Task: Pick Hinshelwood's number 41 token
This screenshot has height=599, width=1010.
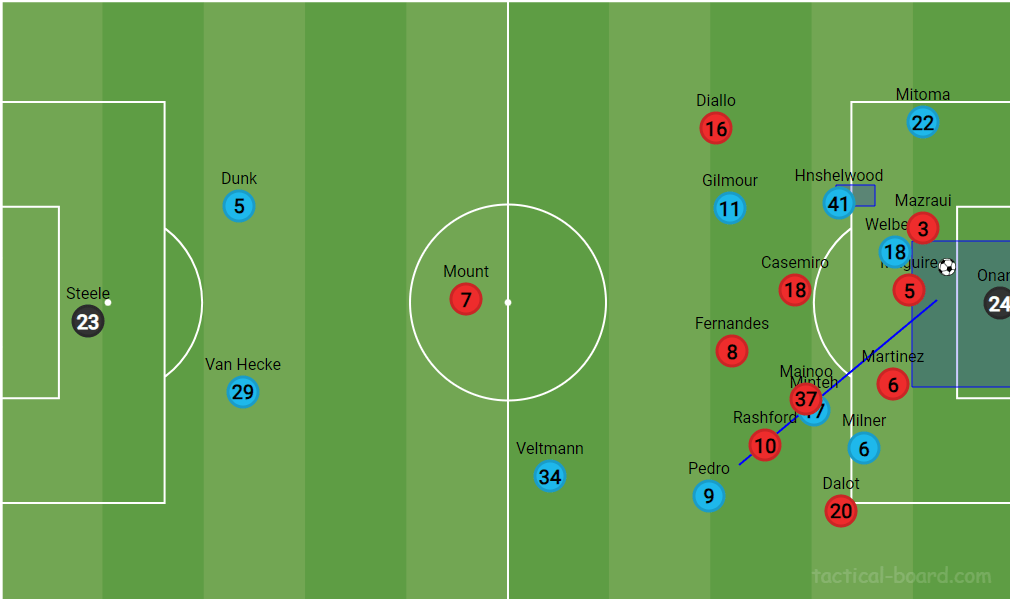Action: point(838,204)
